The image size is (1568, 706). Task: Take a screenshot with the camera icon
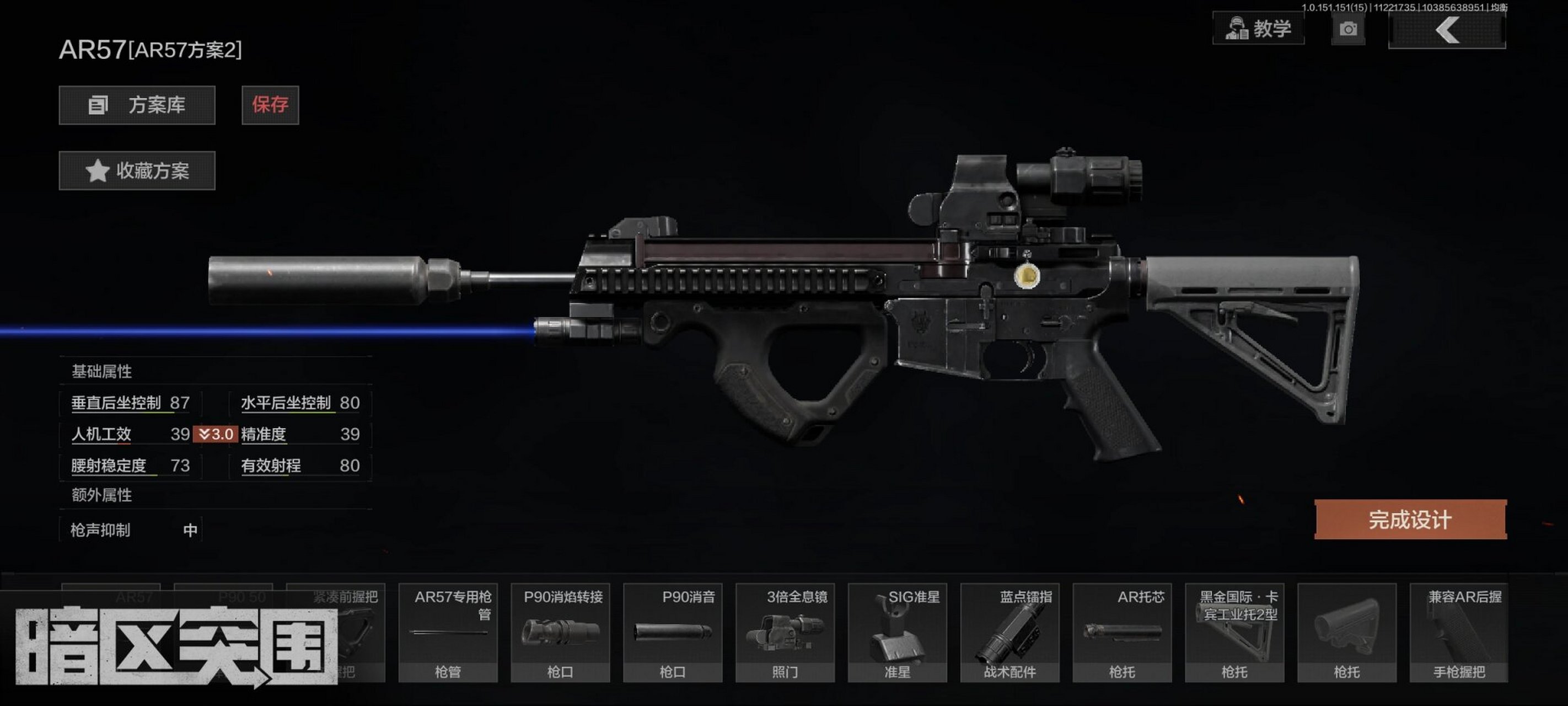tap(1347, 29)
